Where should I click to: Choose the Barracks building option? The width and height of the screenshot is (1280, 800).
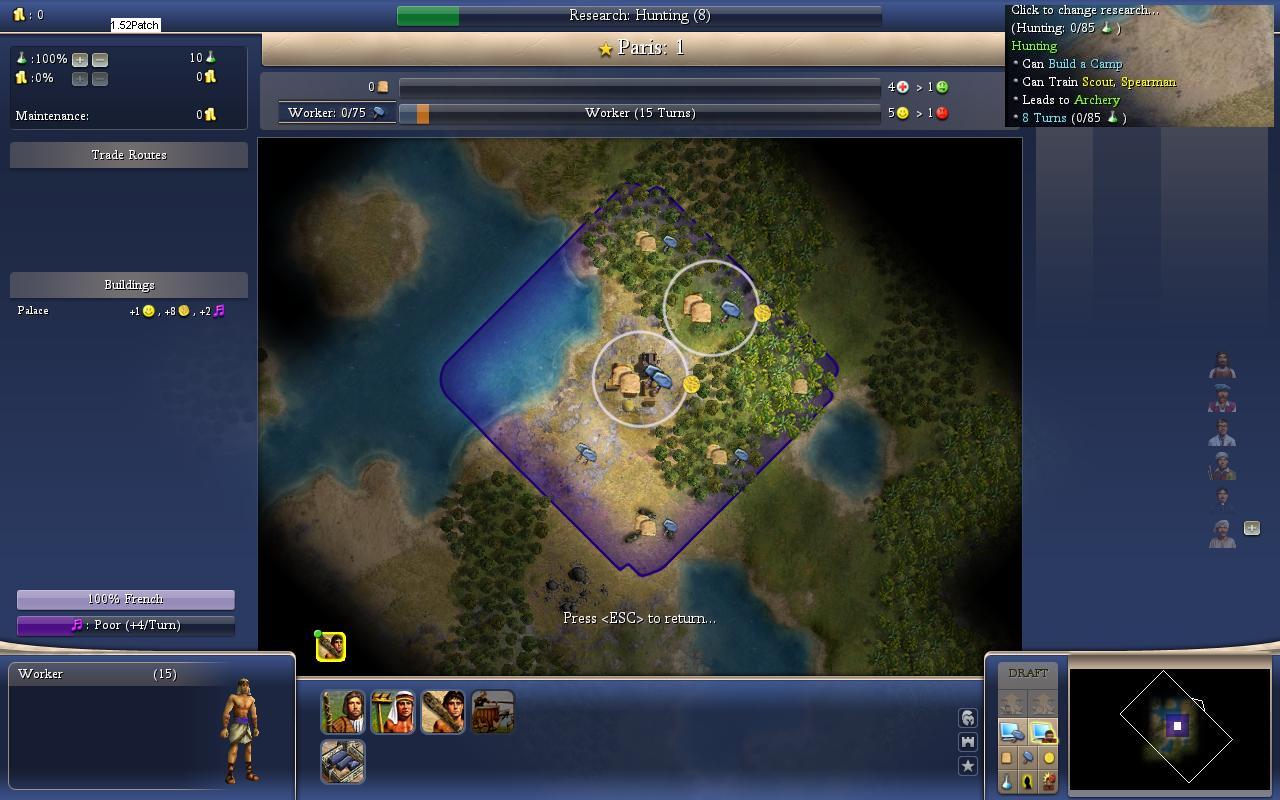pyautogui.click(x=342, y=761)
